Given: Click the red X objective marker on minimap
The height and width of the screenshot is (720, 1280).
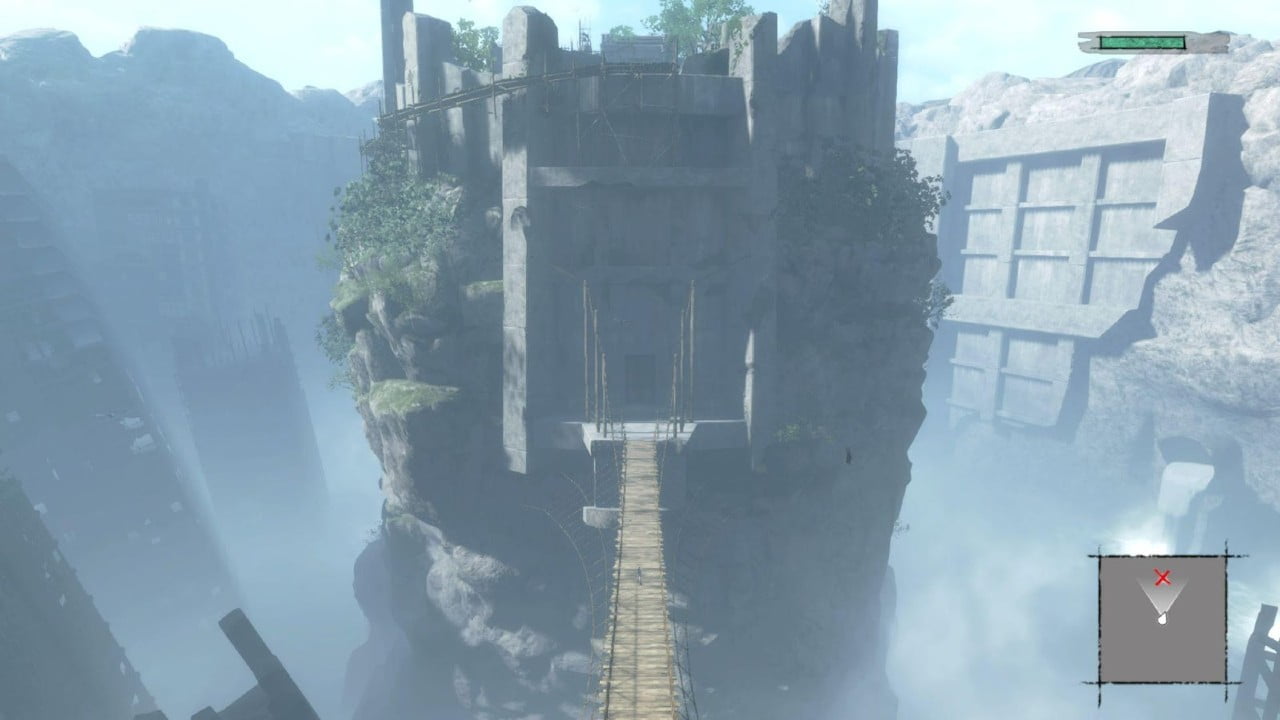Looking at the screenshot, I should coord(1163,578).
